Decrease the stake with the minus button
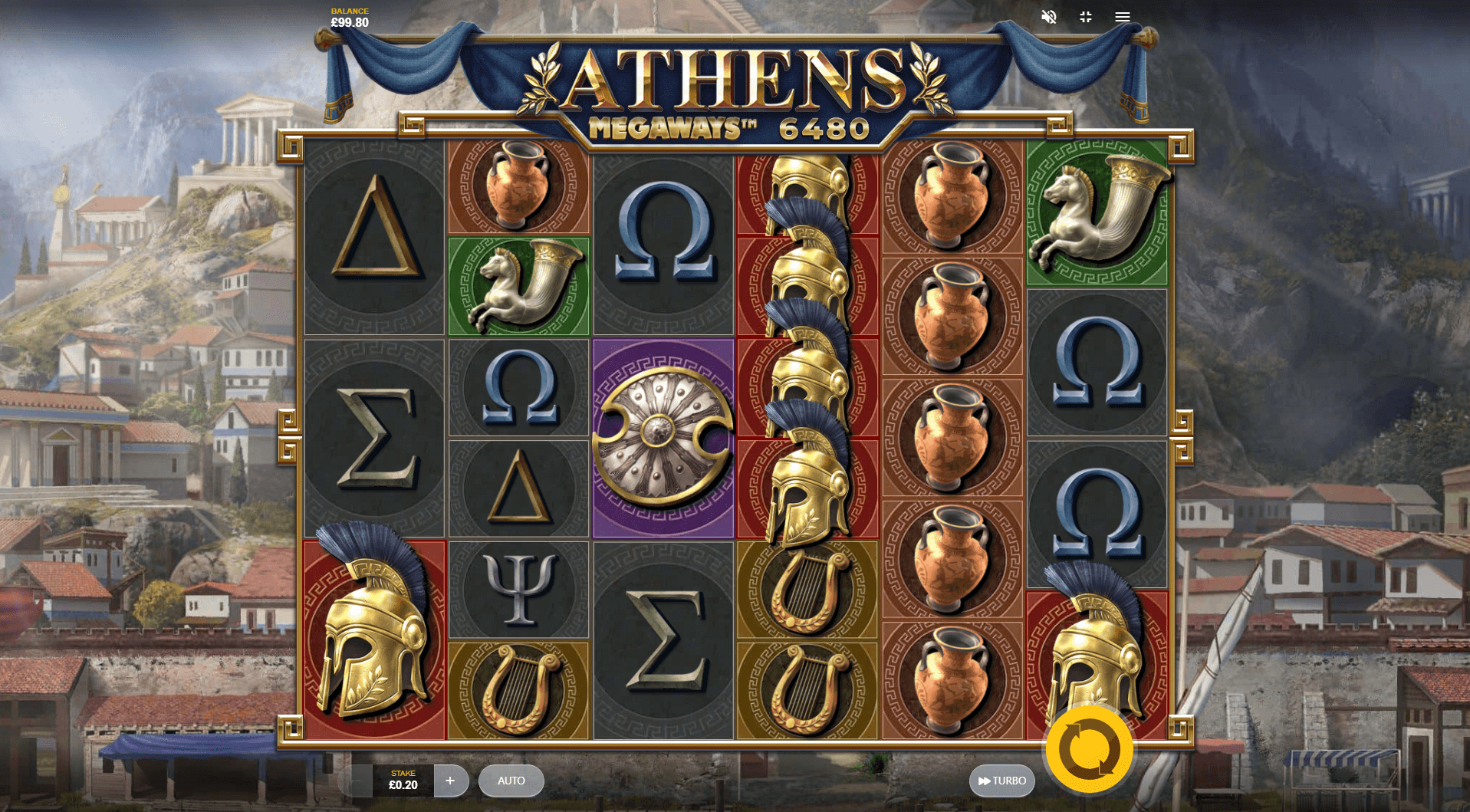Viewport: 1470px width, 812px height. click(x=357, y=781)
